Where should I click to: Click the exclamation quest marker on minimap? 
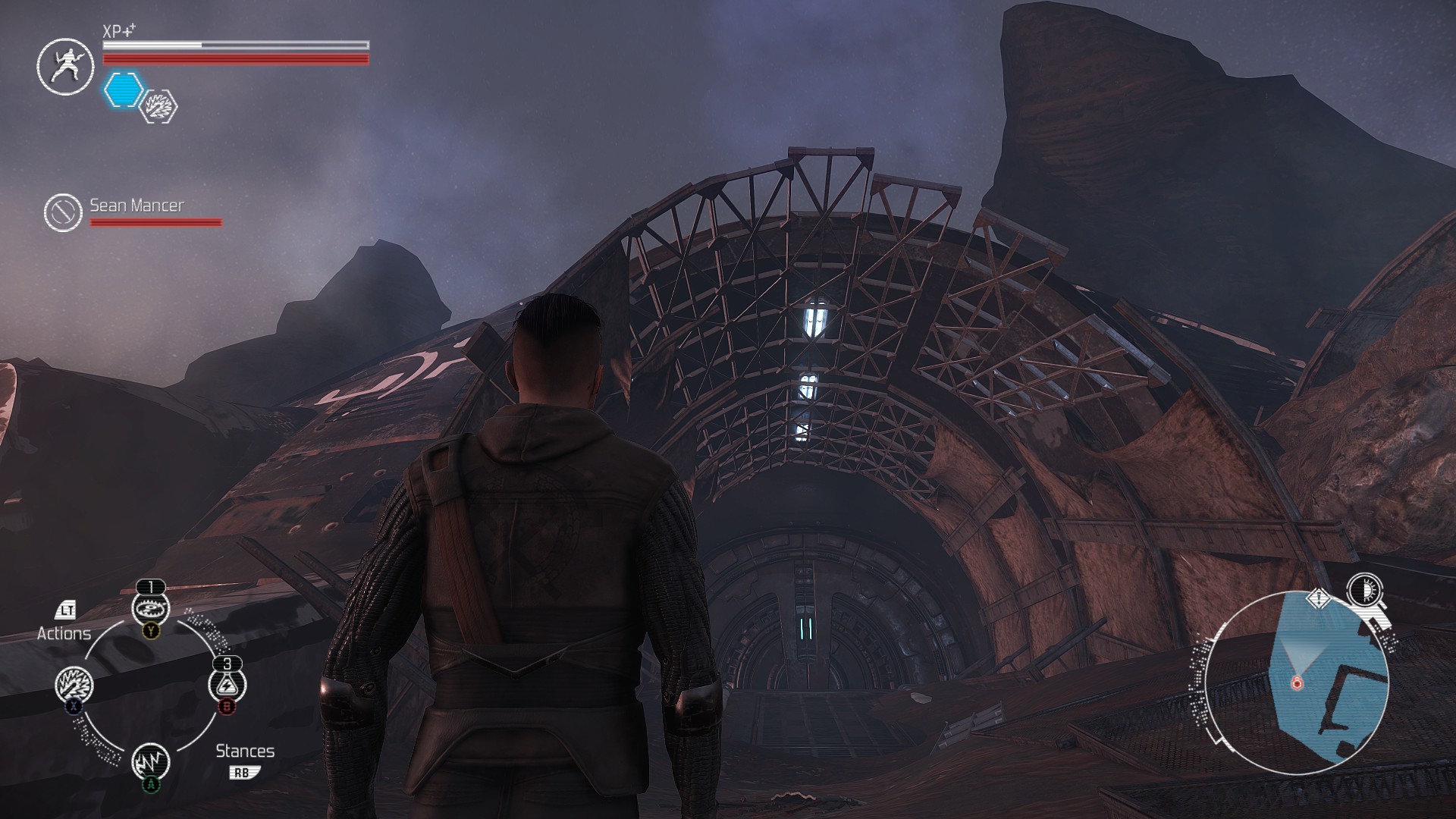pos(1320,599)
